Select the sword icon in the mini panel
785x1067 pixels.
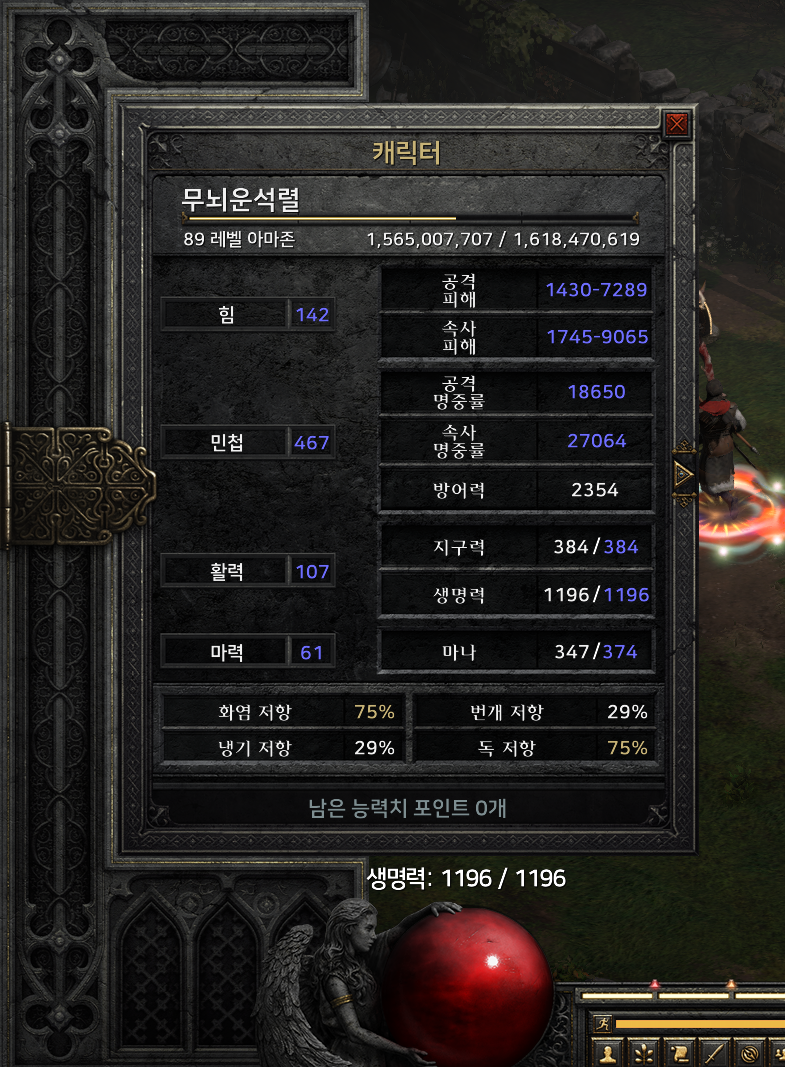[714, 1053]
